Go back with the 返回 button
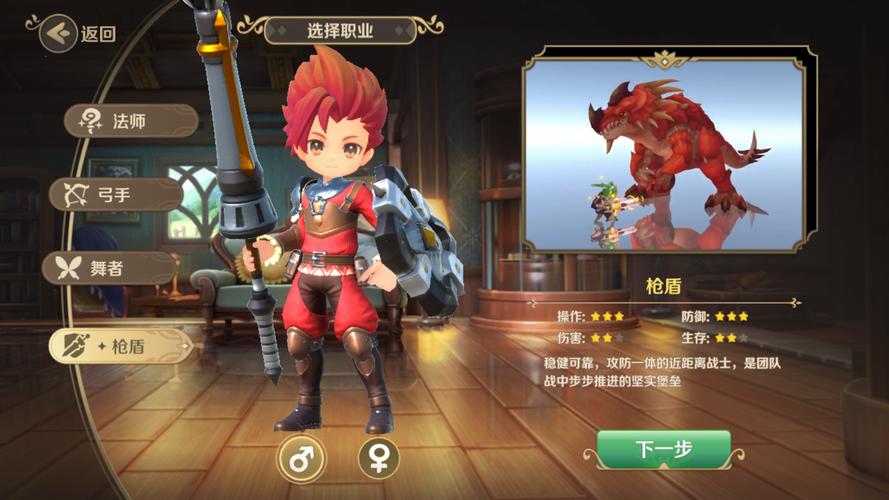The height and width of the screenshot is (500, 889). point(78,33)
